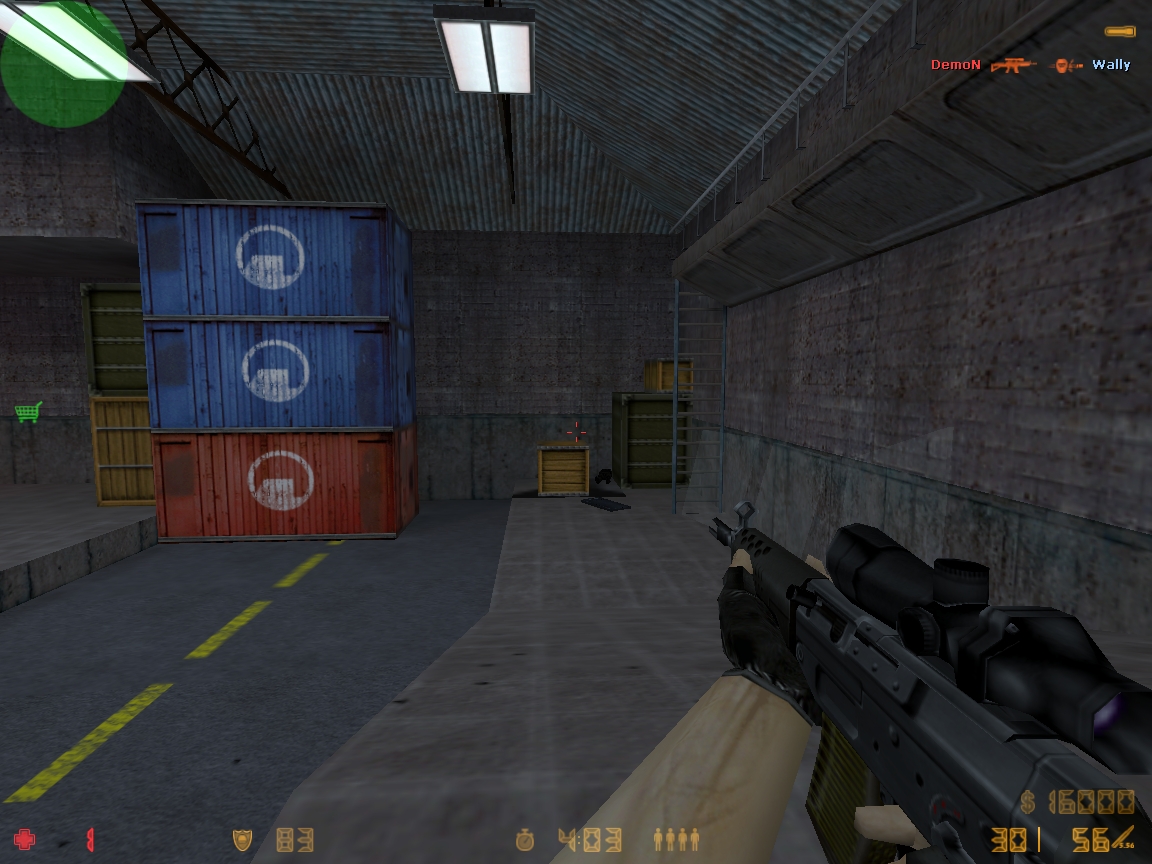This screenshot has width=1152, height=864.
Task: Select the red health cross icon
Action: tap(23, 839)
